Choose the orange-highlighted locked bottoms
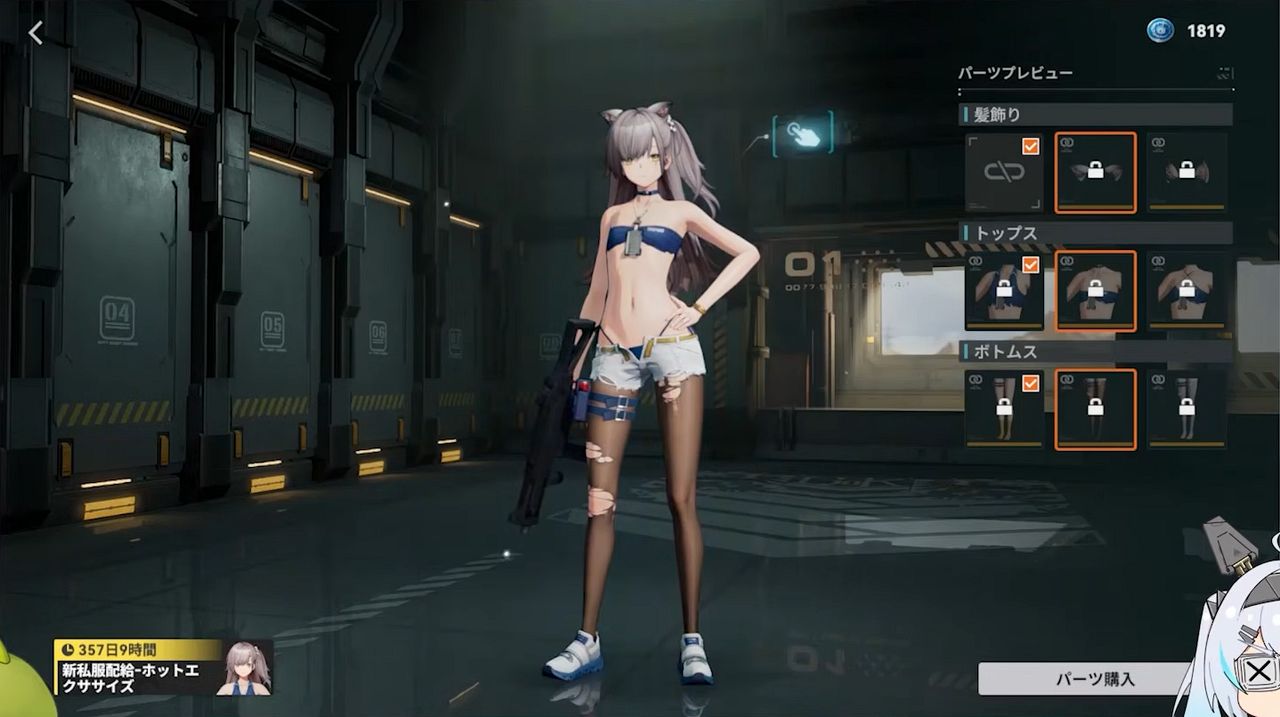The width and height of the screenshot is (1280, 717). coord(1095,409)
